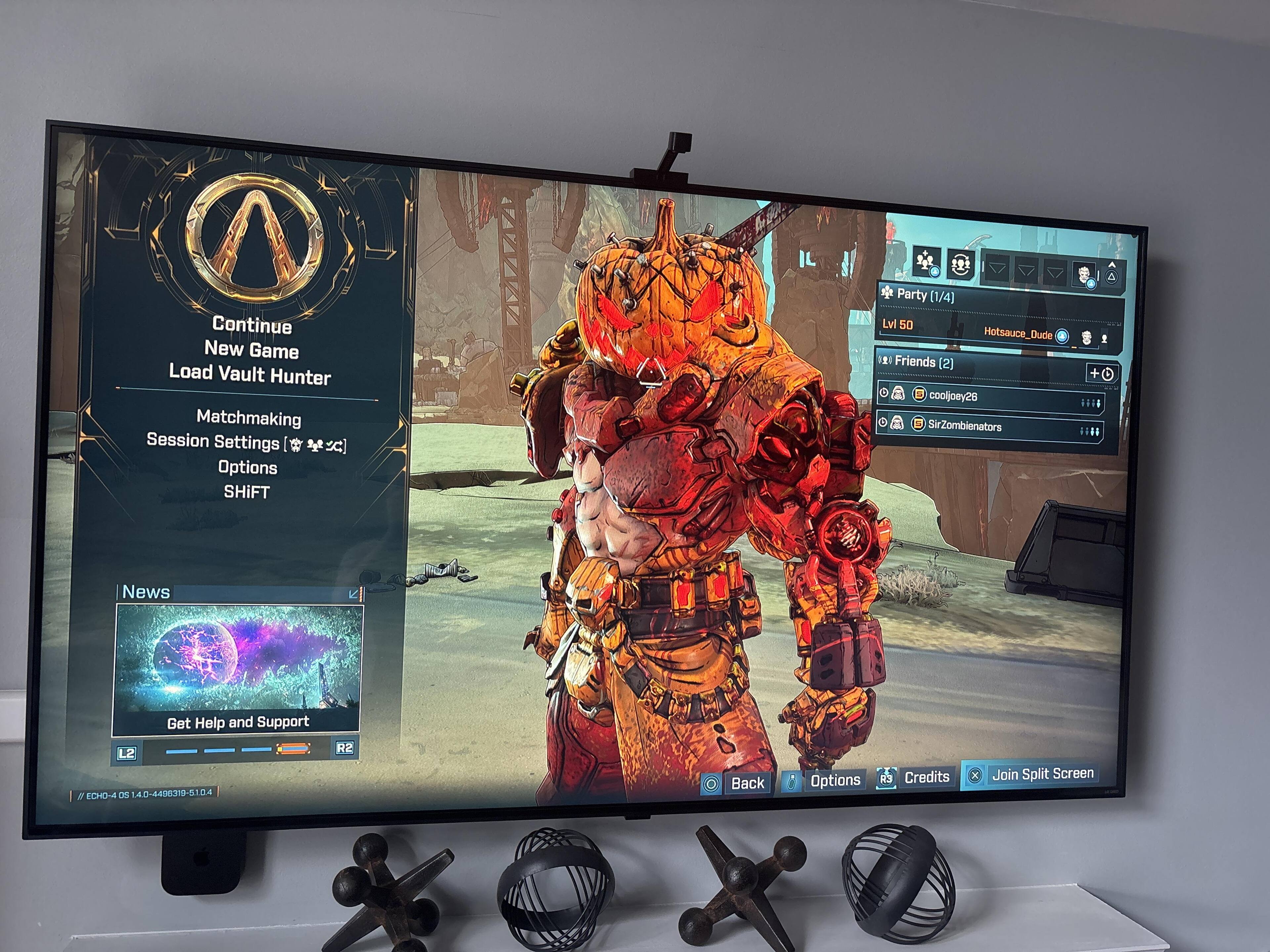Click the Options button in the bottom bar

[x=825, y=780]
